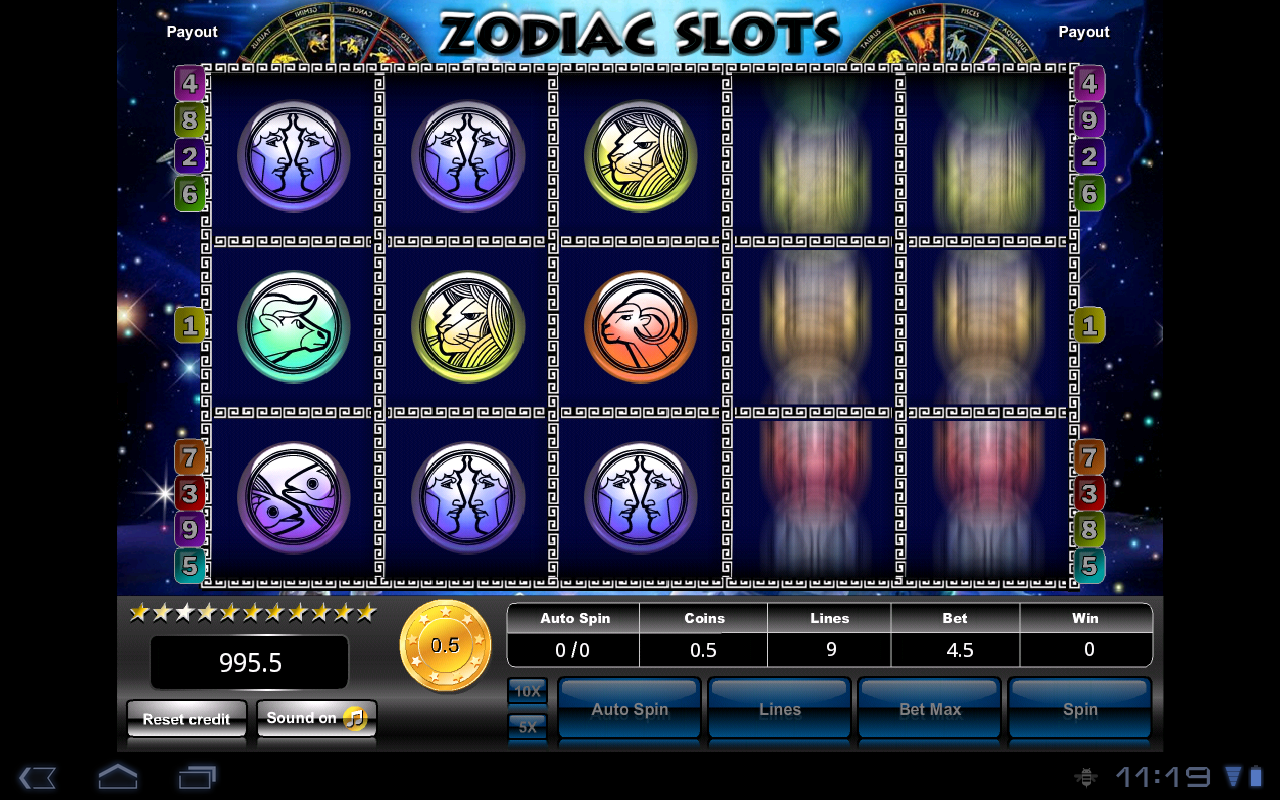This screenshot has height=800, width=1280.
Task: Select the Aries symbol in the center reel
Action: 640,328
